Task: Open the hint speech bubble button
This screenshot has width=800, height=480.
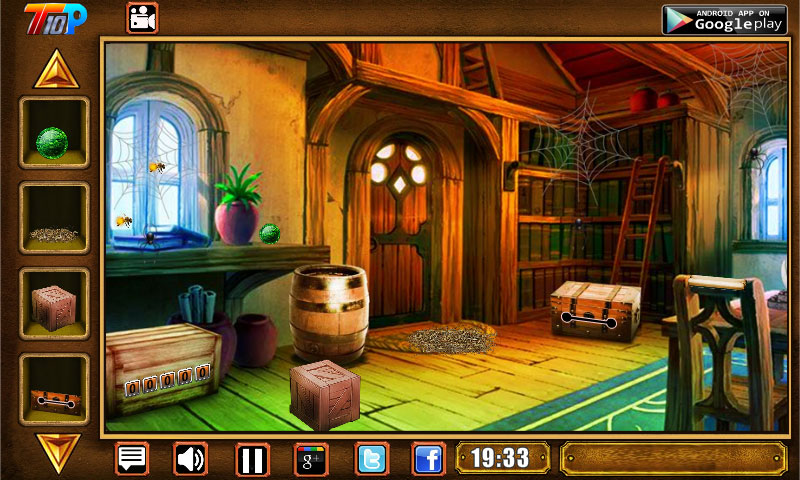Action: point(132,459)
